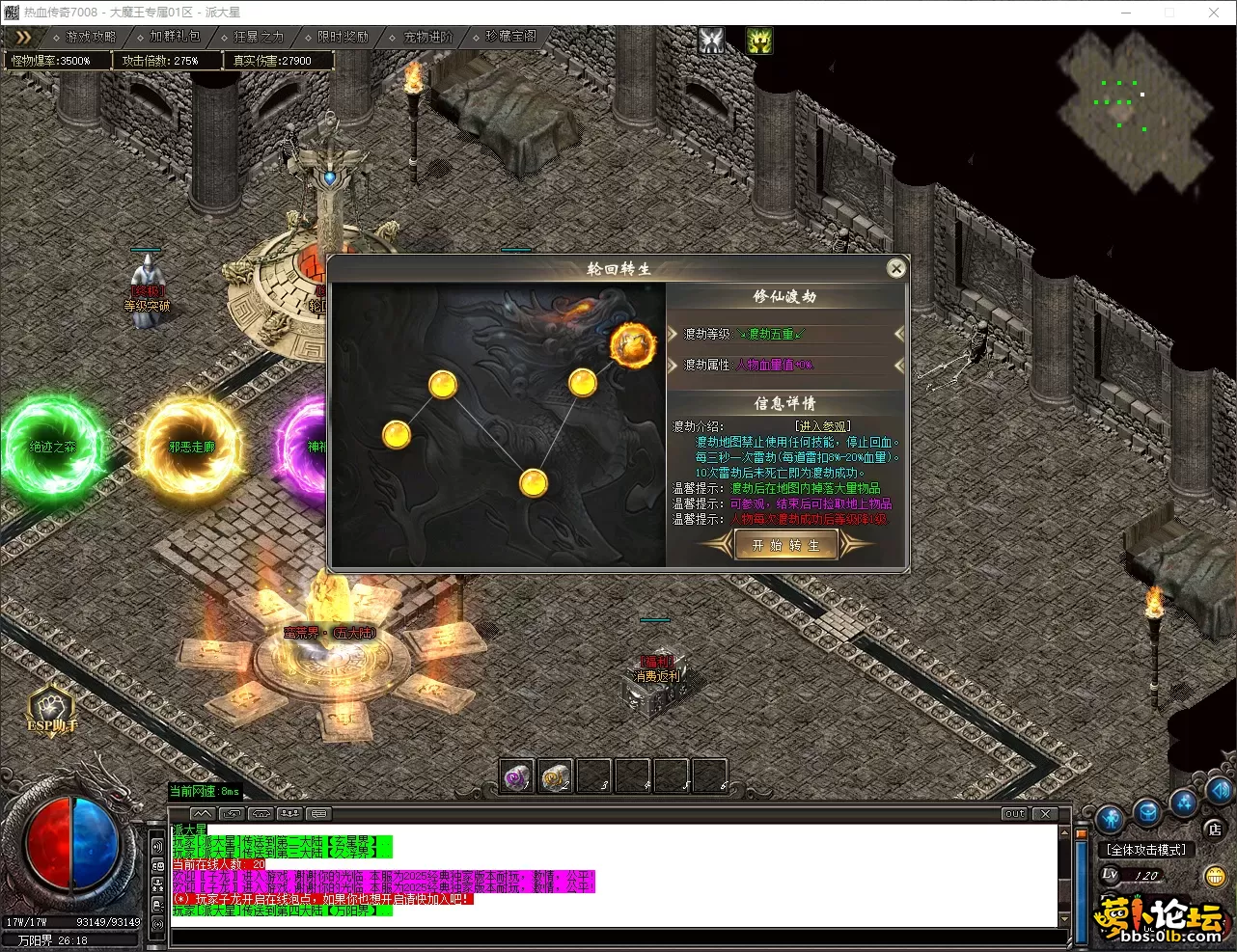Screen dimensions: 1237x952
Task: Click the white wings buff icon
Action: click(x=711, y=40)
